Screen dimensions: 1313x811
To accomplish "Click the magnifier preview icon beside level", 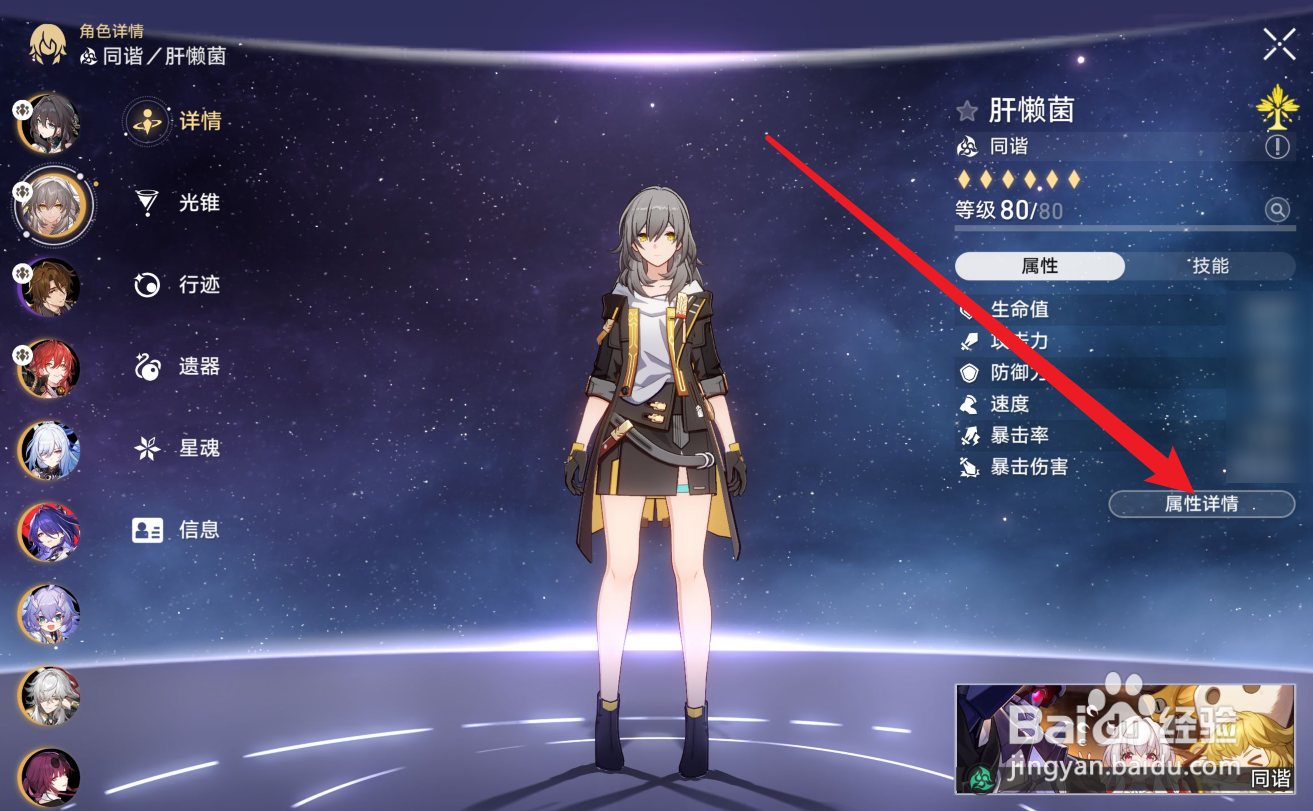I will [x=1277, y=211].
